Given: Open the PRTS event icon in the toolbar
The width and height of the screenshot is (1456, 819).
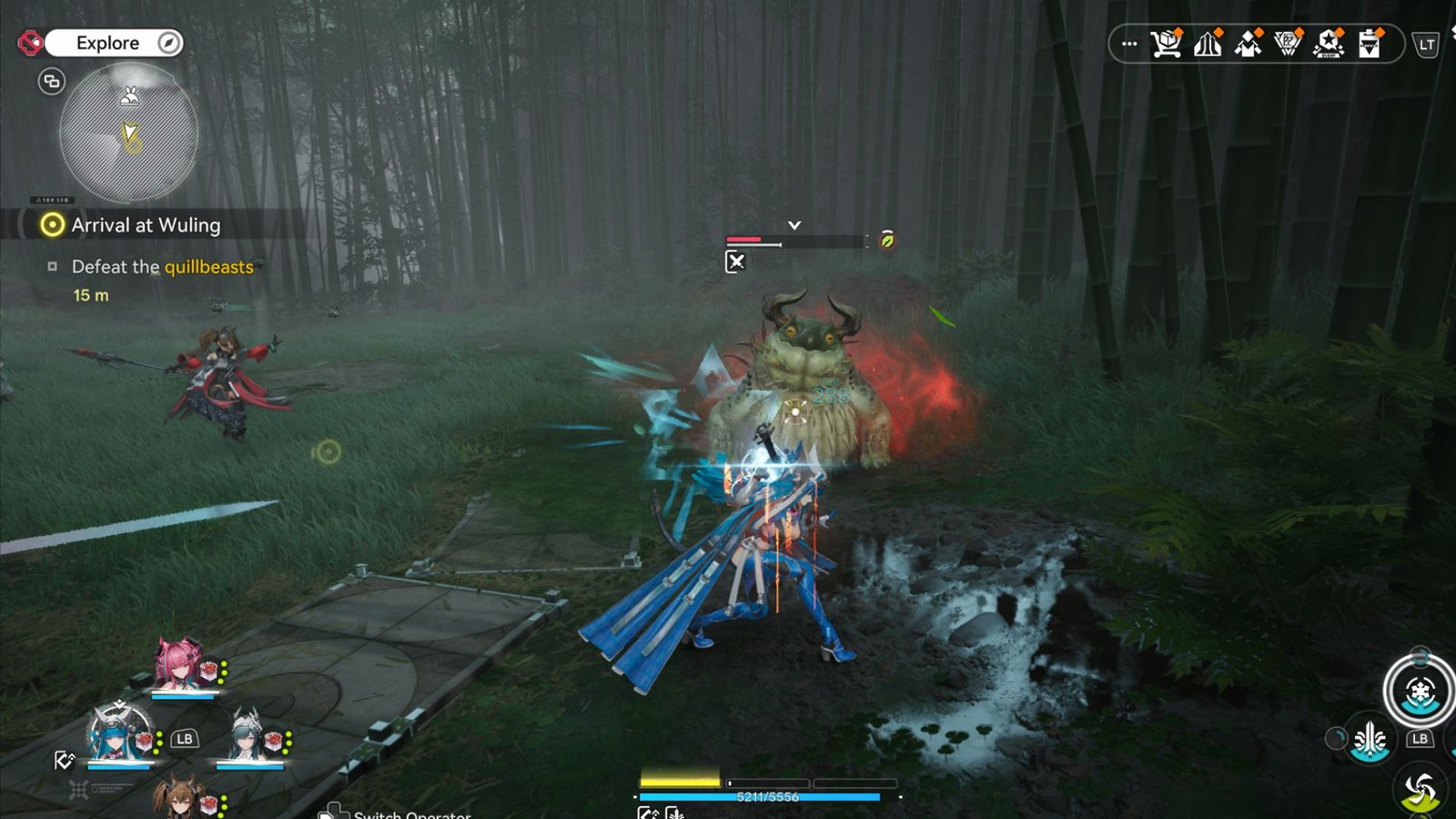Looking at the screenshot, I should [1288, 42].
